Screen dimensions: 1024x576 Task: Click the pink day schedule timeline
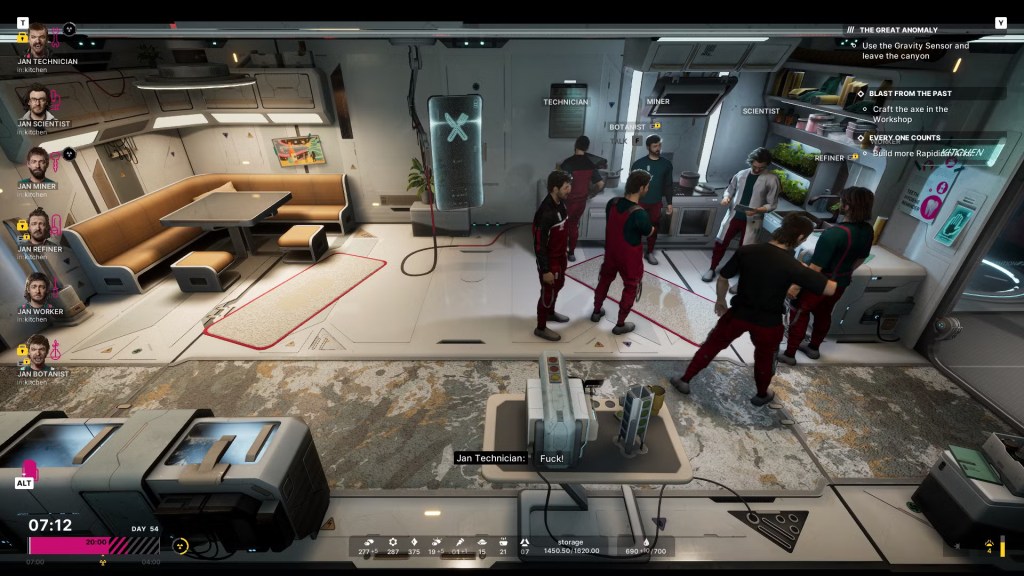[94, 545]
